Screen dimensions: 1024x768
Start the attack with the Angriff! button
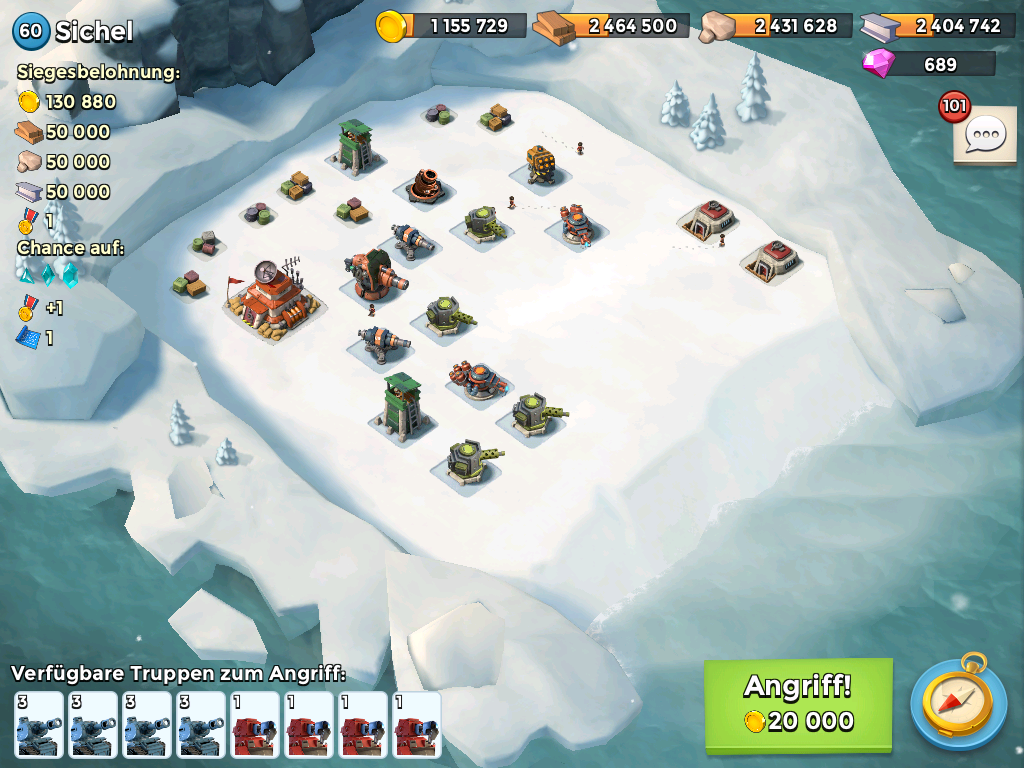point(797,704)
